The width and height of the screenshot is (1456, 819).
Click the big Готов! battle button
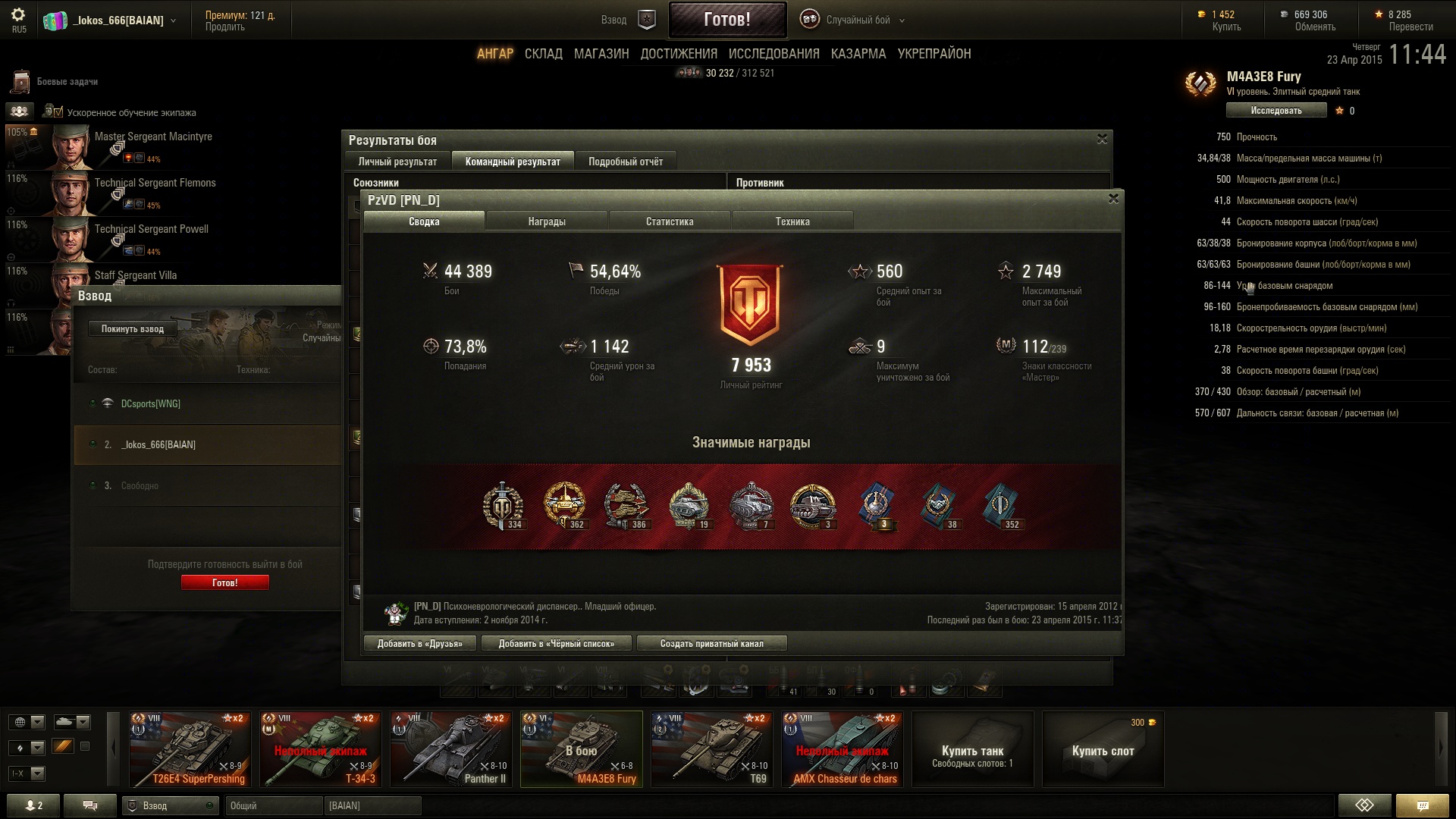click(726, 20)
